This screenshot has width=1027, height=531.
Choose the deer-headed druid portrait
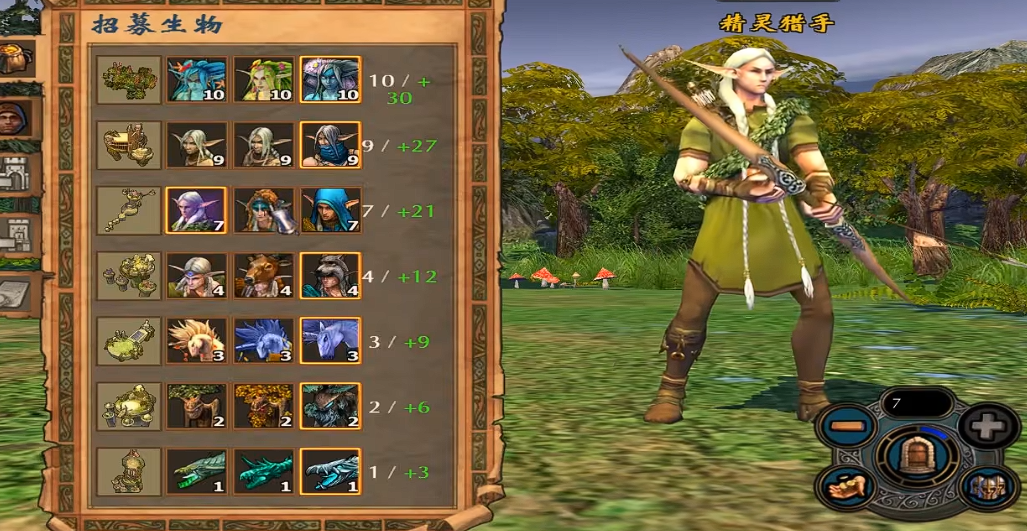[x=263, y=276]
